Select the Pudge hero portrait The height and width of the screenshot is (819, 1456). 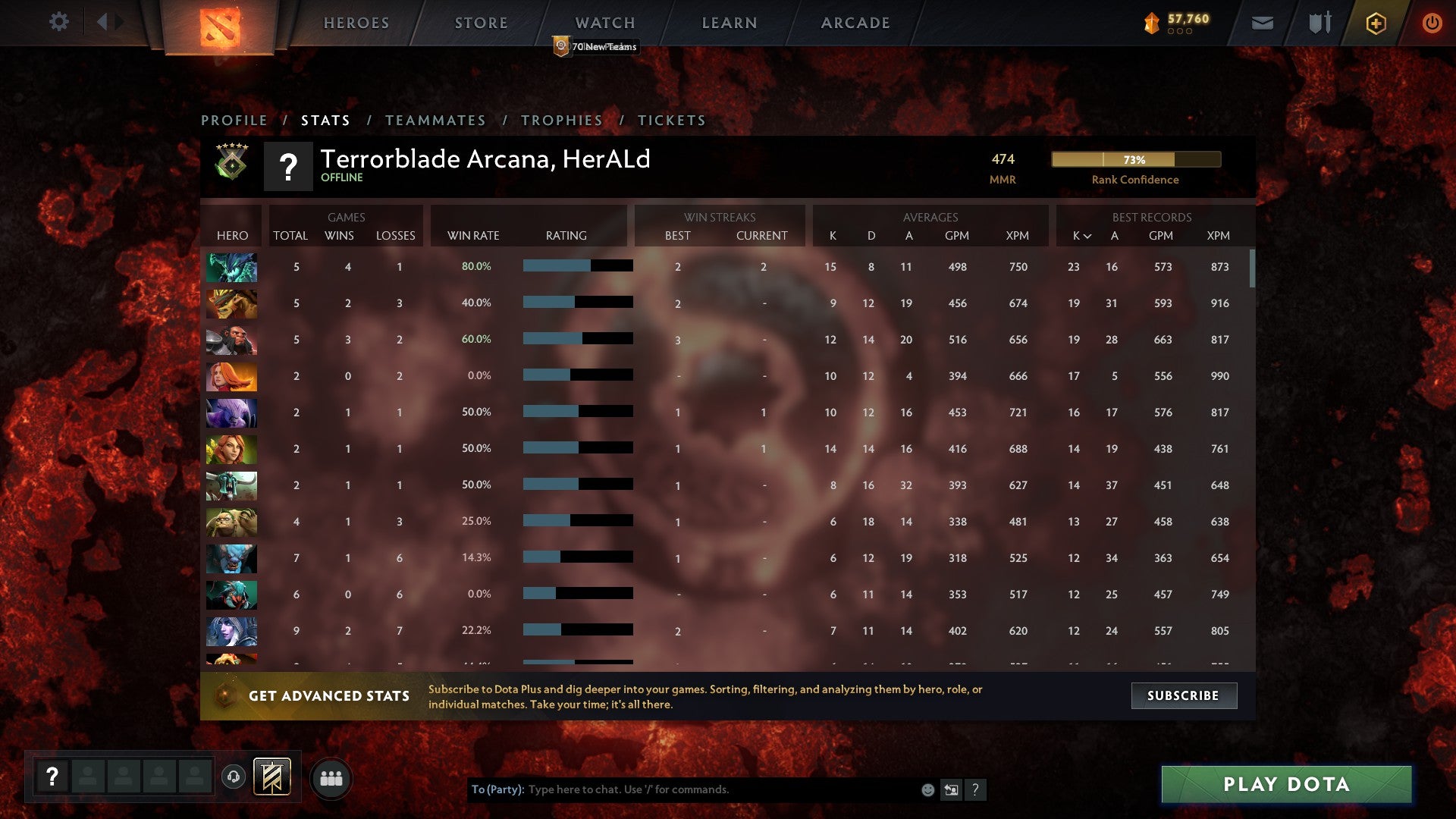231,522
